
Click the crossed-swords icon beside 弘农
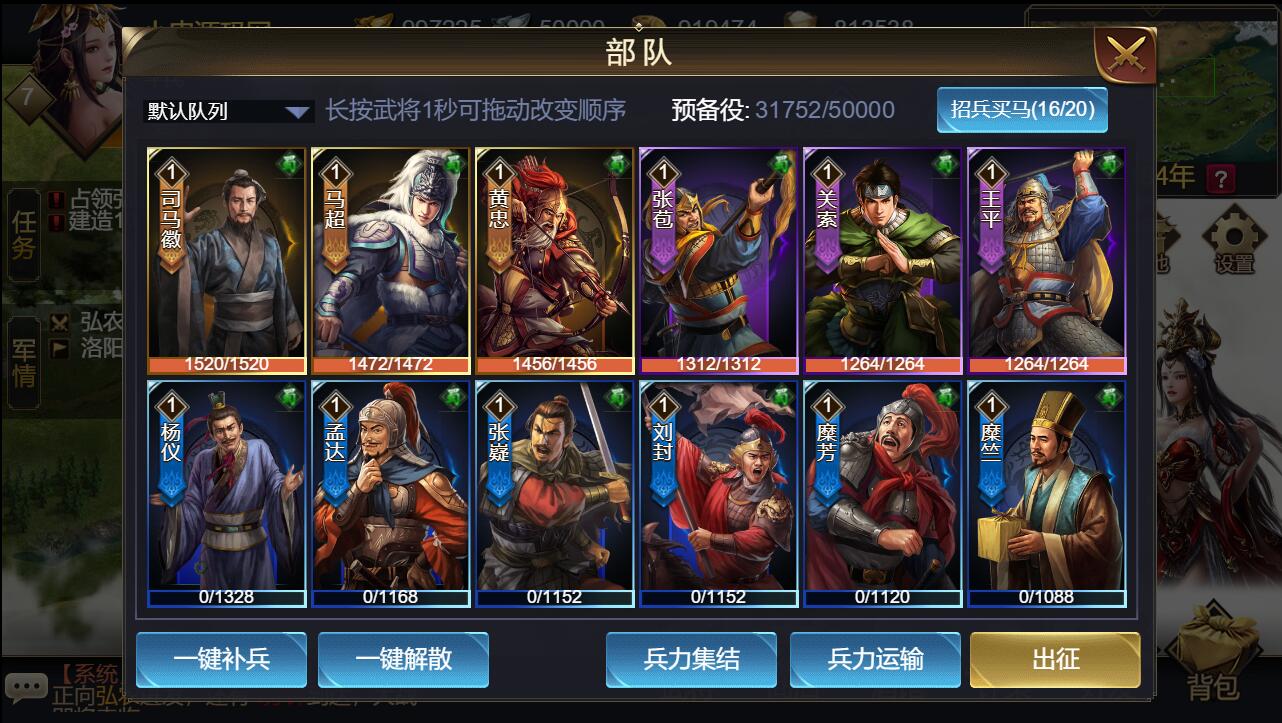pos(59,324)
